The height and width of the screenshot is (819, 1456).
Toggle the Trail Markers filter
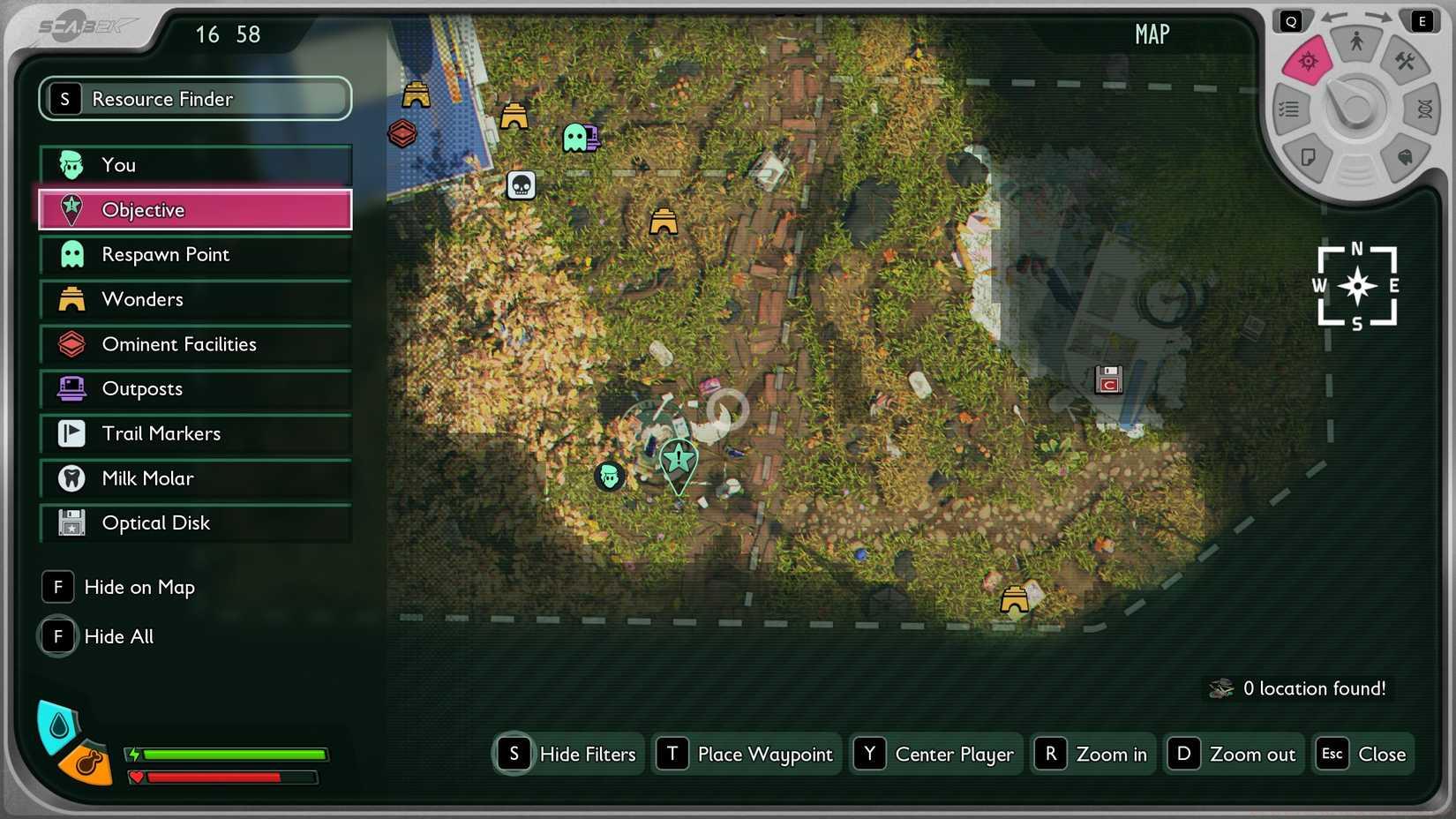[x=194, y=433]
